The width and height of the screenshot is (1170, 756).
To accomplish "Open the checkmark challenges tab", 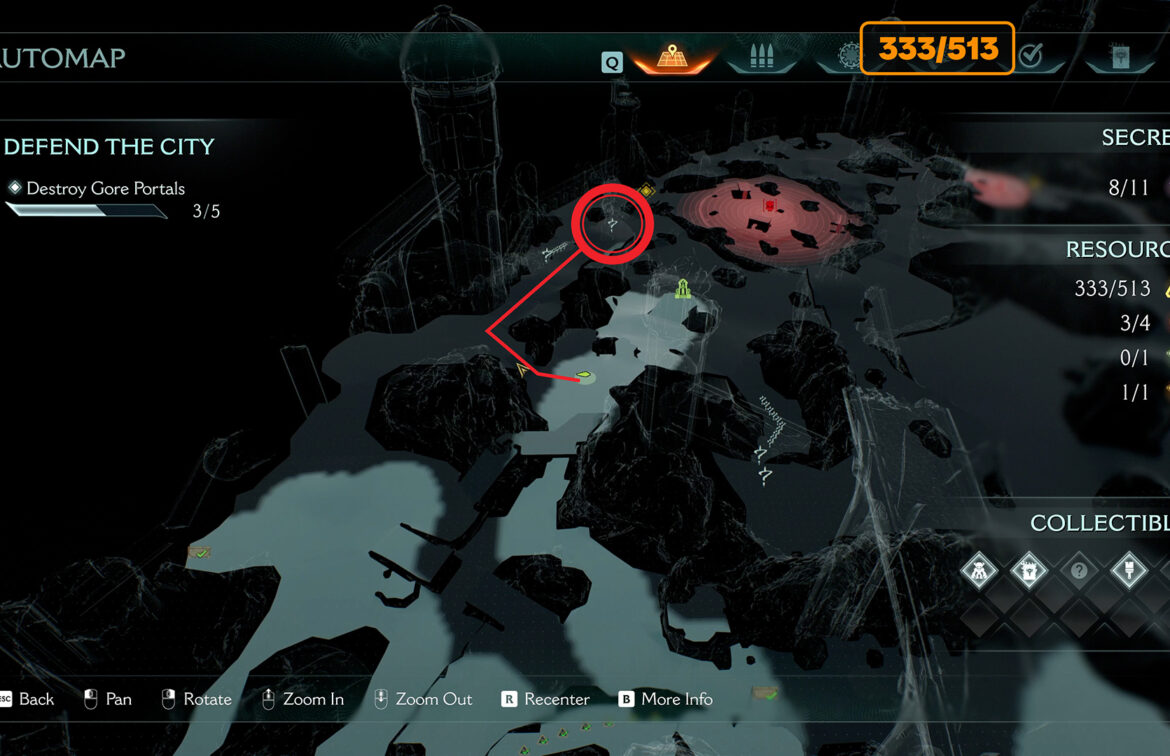I will (1030, 57).
